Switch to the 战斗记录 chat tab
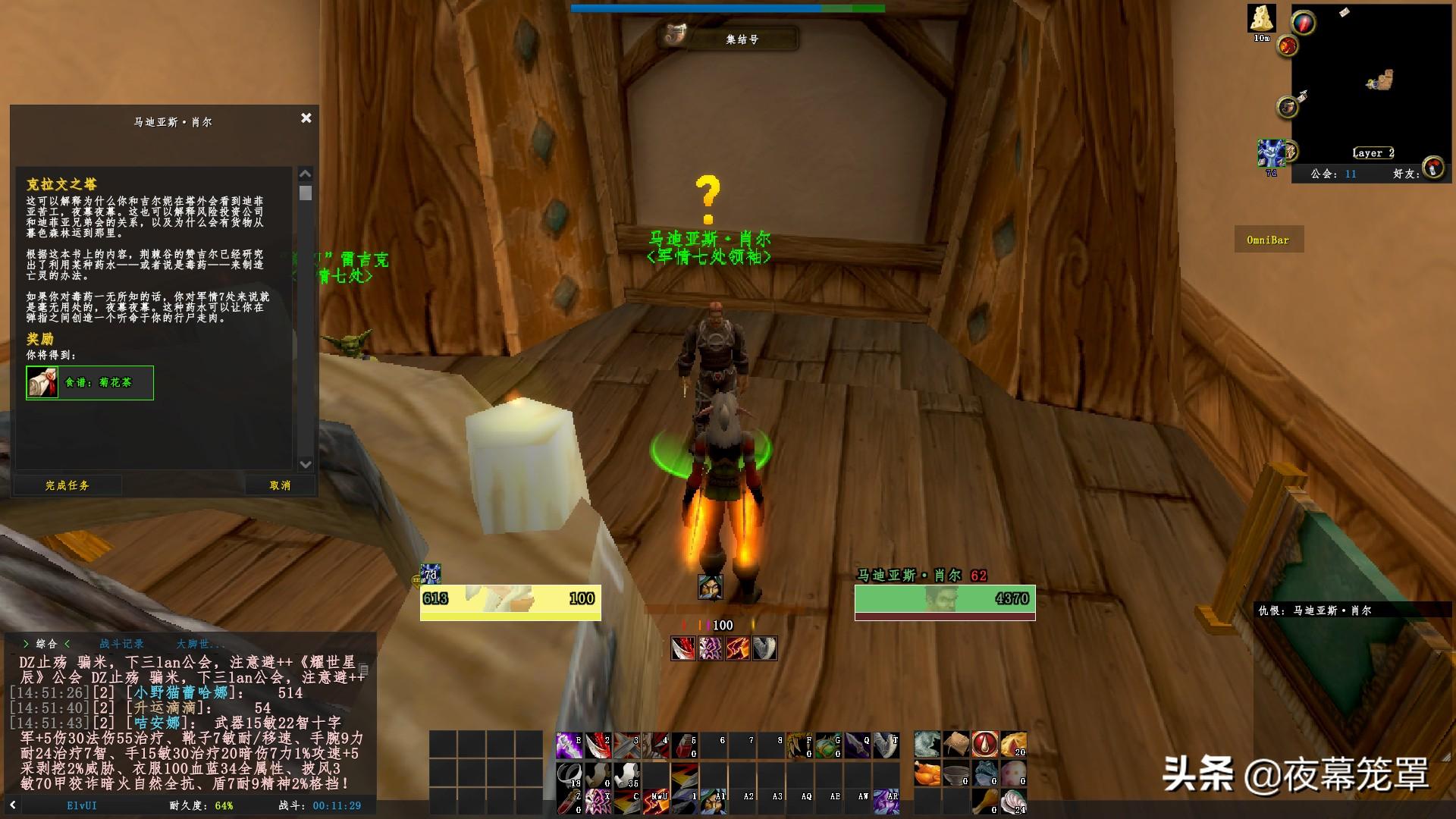 coord(121,644)
